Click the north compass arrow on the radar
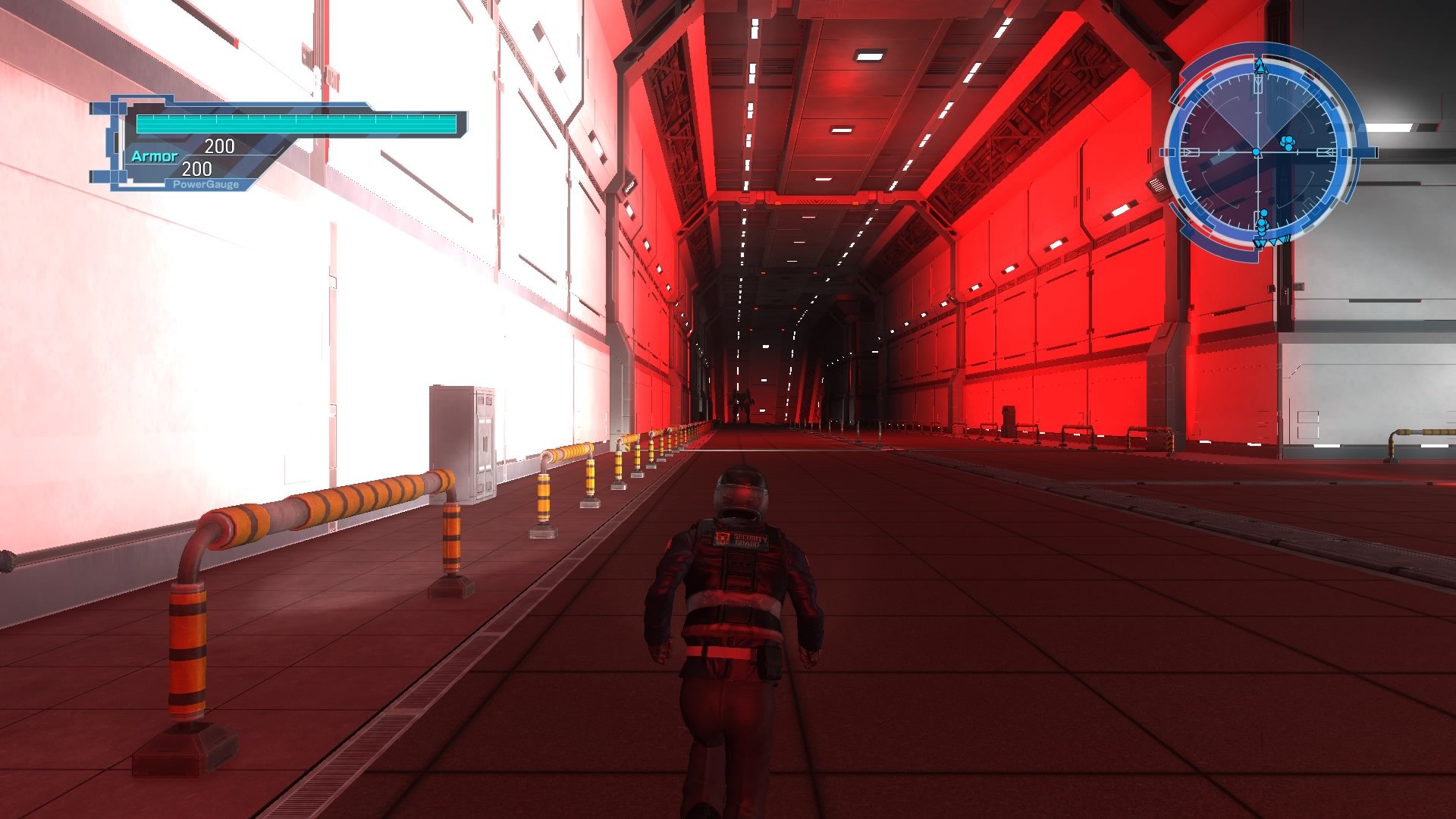The height and width of the screenshot is (819, 1456). click(1258, 61)
